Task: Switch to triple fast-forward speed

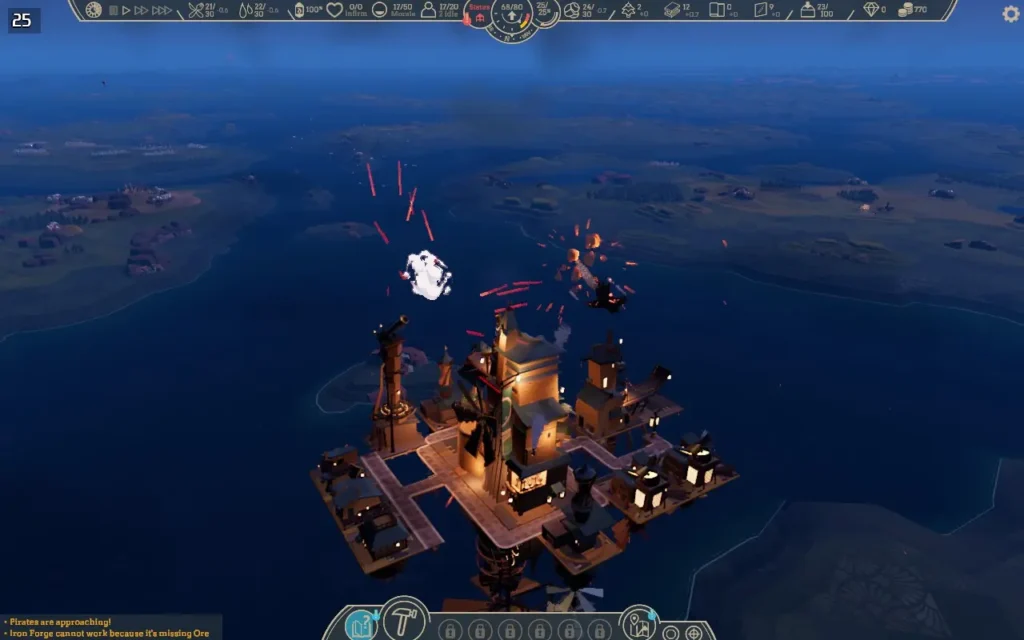Action: pos(161,10)
